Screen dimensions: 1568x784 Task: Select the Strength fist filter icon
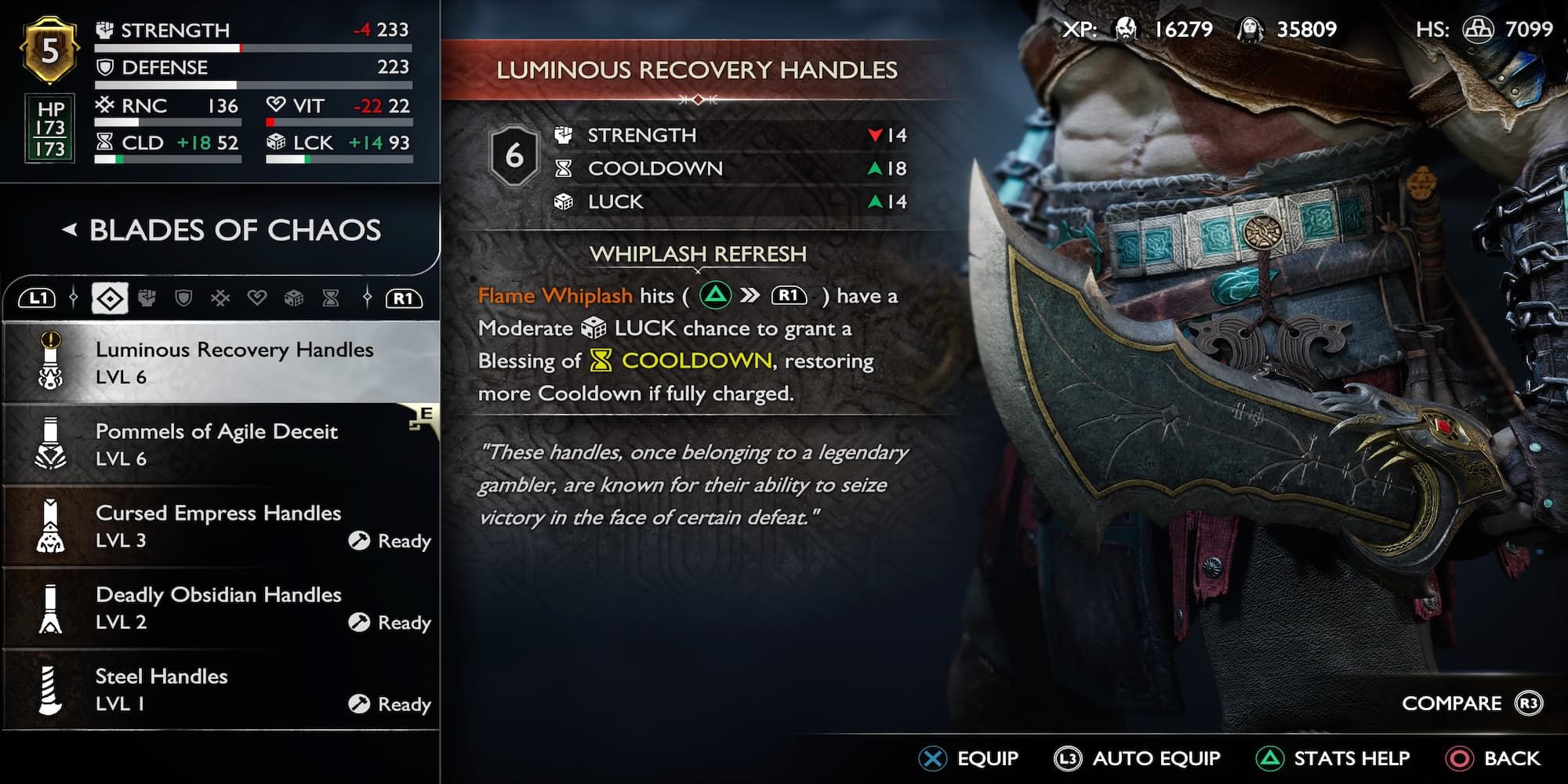(x=147, y=299)
